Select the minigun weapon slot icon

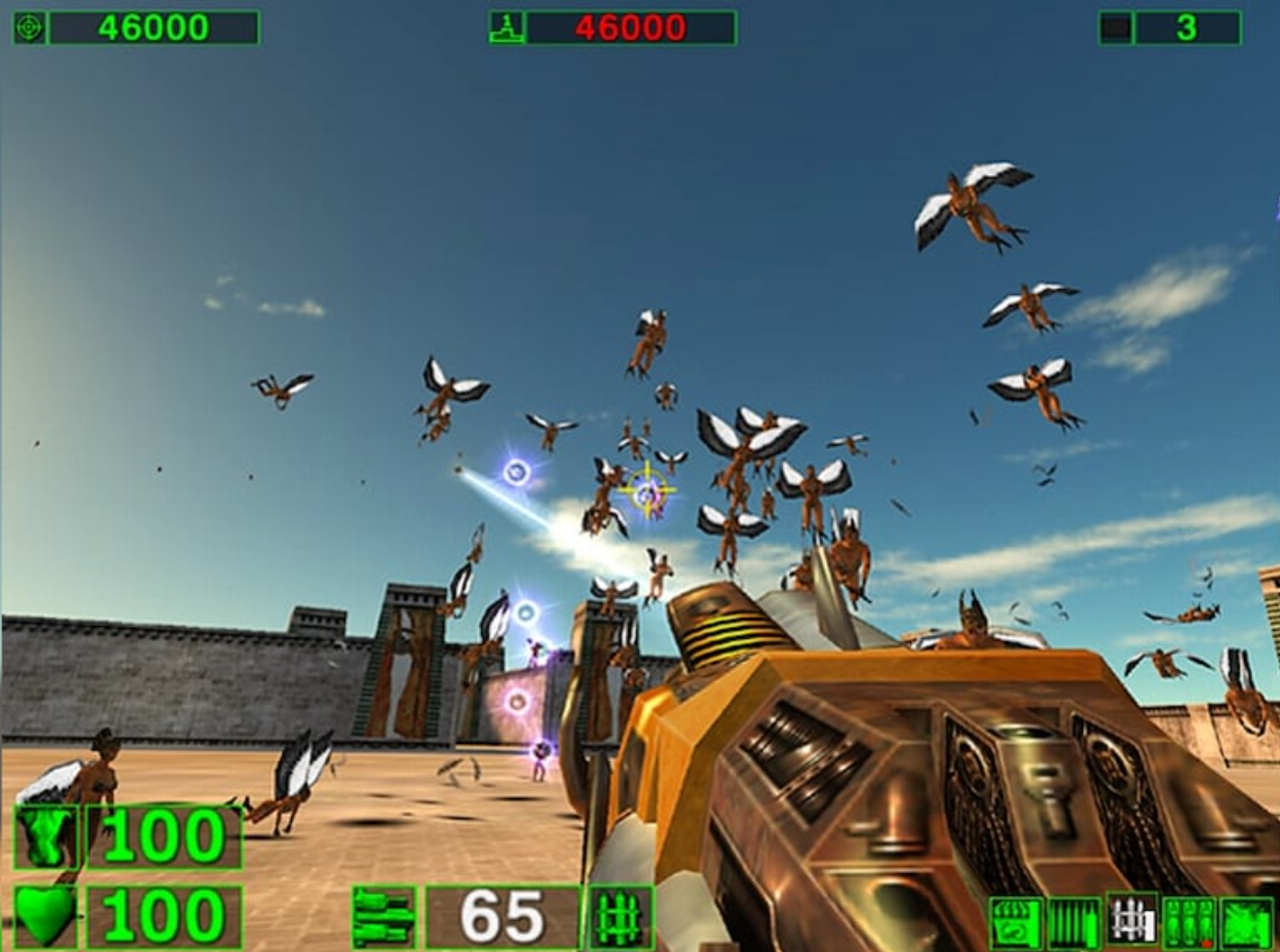pyautogui.click(x=1073, y=922)
